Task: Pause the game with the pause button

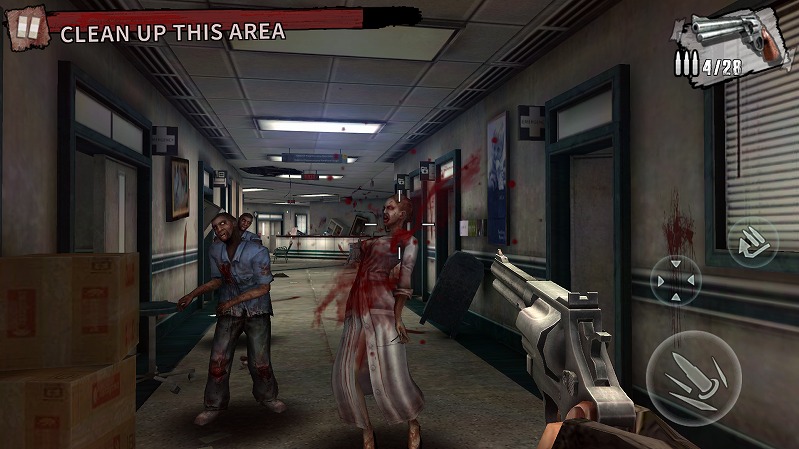Action: pyautogui.click(x=28, y=28)
